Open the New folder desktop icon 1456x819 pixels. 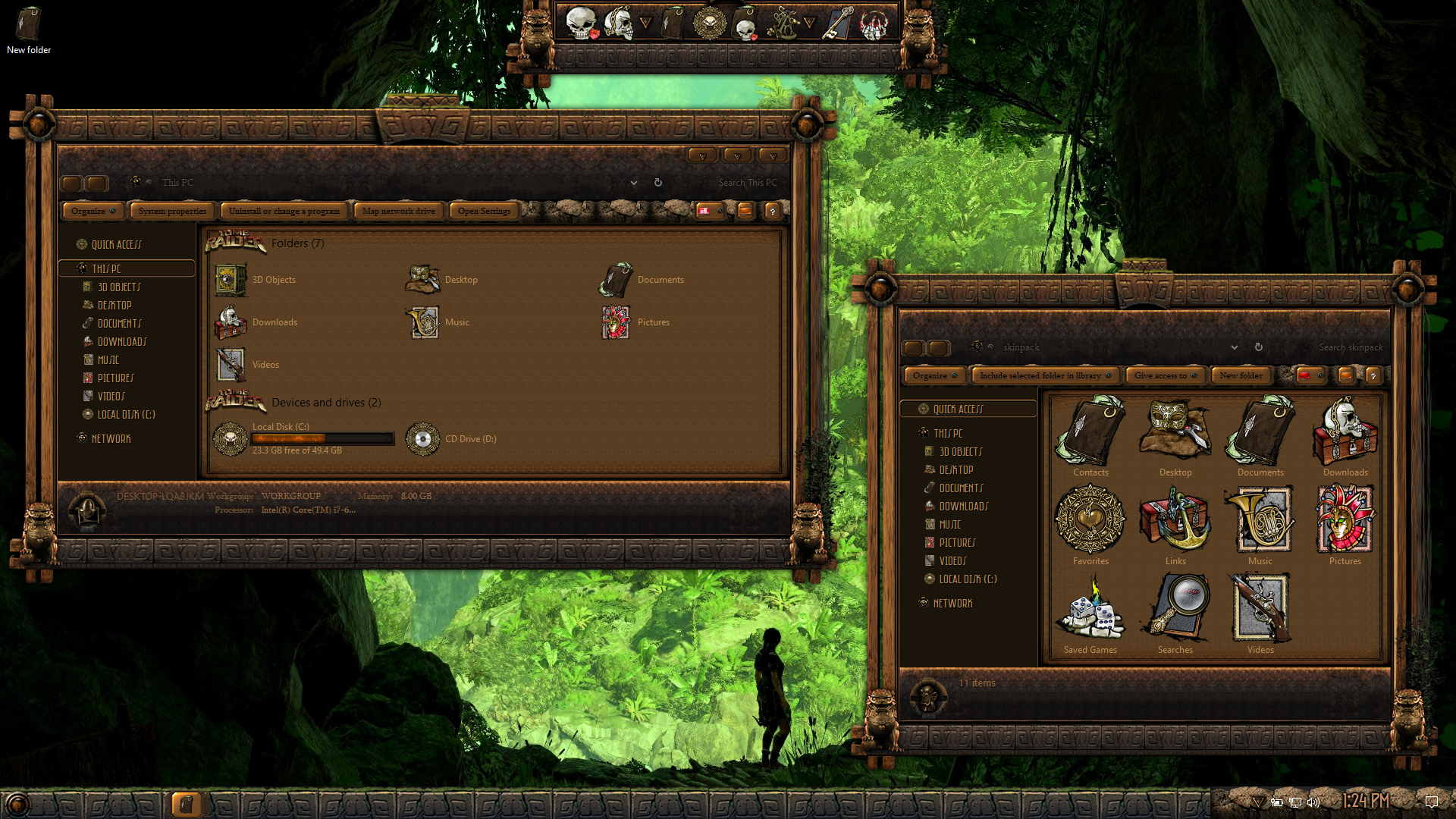[29, 30]
